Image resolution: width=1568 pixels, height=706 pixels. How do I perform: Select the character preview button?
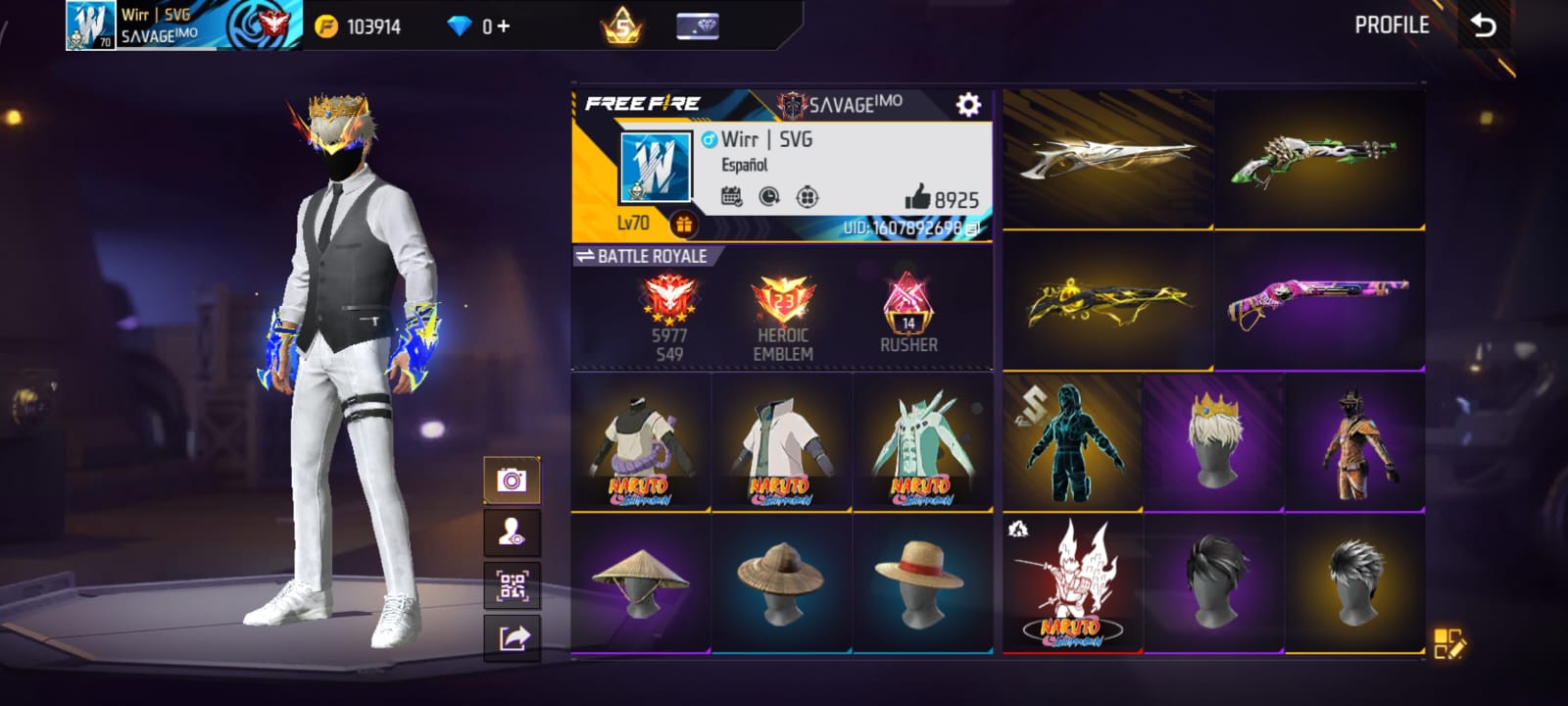pos(512,533)
